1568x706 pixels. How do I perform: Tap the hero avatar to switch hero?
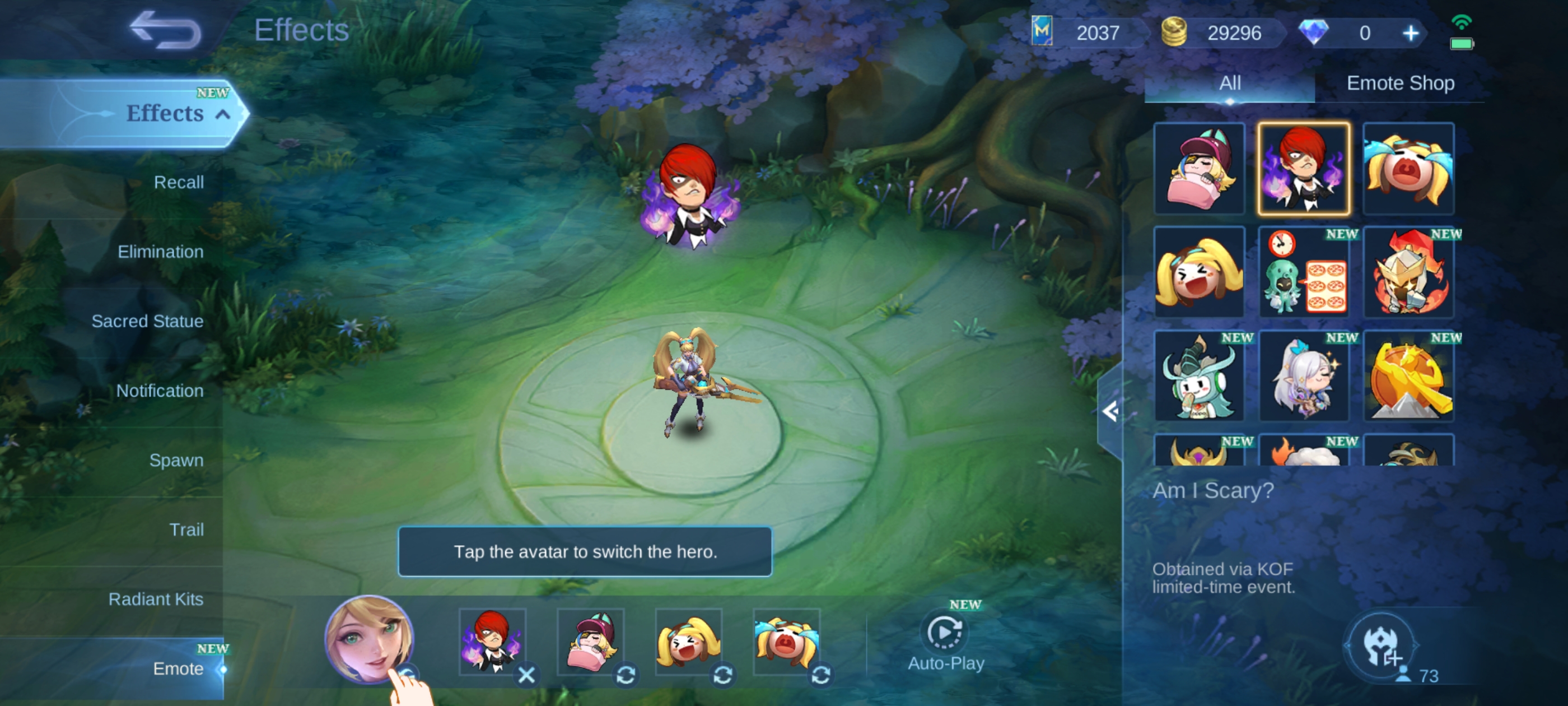tap(370, 638)
